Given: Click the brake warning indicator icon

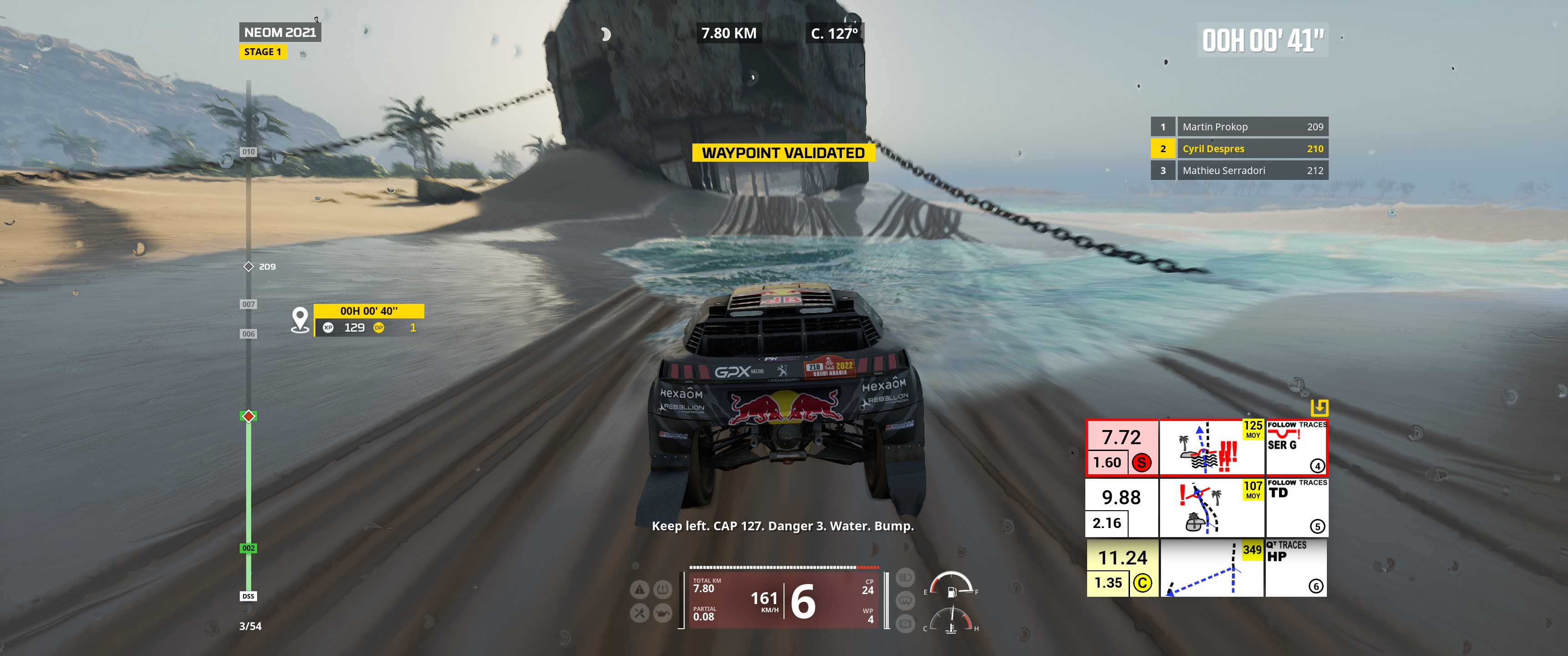Looking at the screenshot, I should pyautogui.click(x=905, y=624).
